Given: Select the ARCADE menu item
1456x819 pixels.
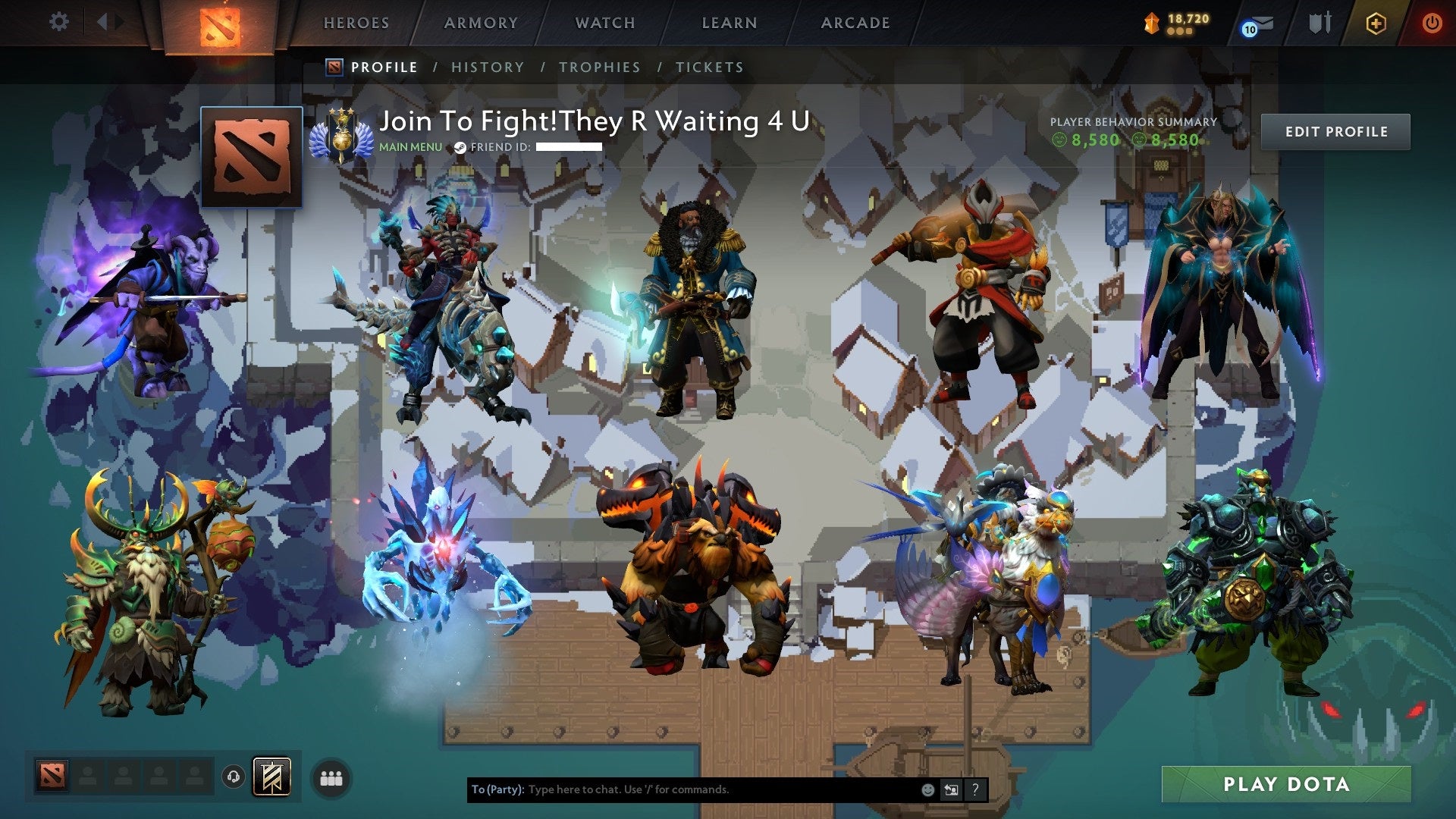Looking at the screenshot, I should tap(856, 23).
